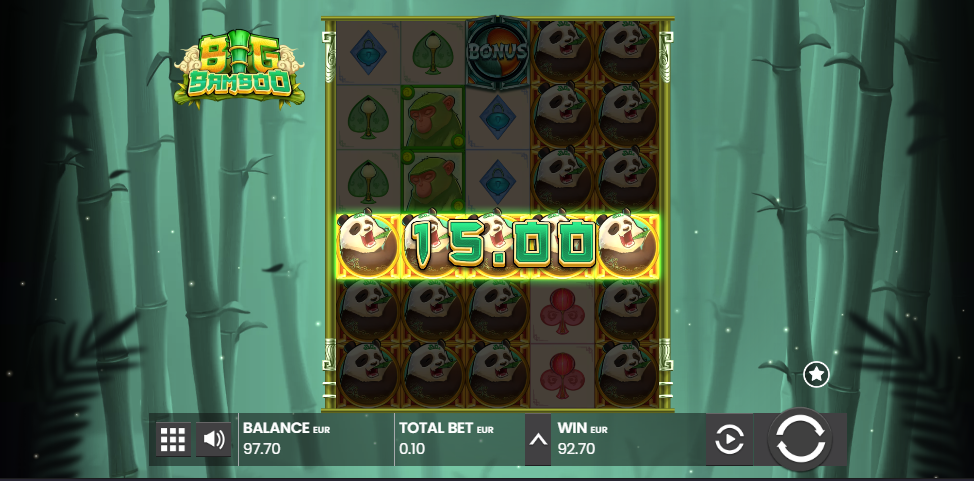974x481 pixels.
Task: Expand the total bet selector arrow
Action: [x=538, y=439]
